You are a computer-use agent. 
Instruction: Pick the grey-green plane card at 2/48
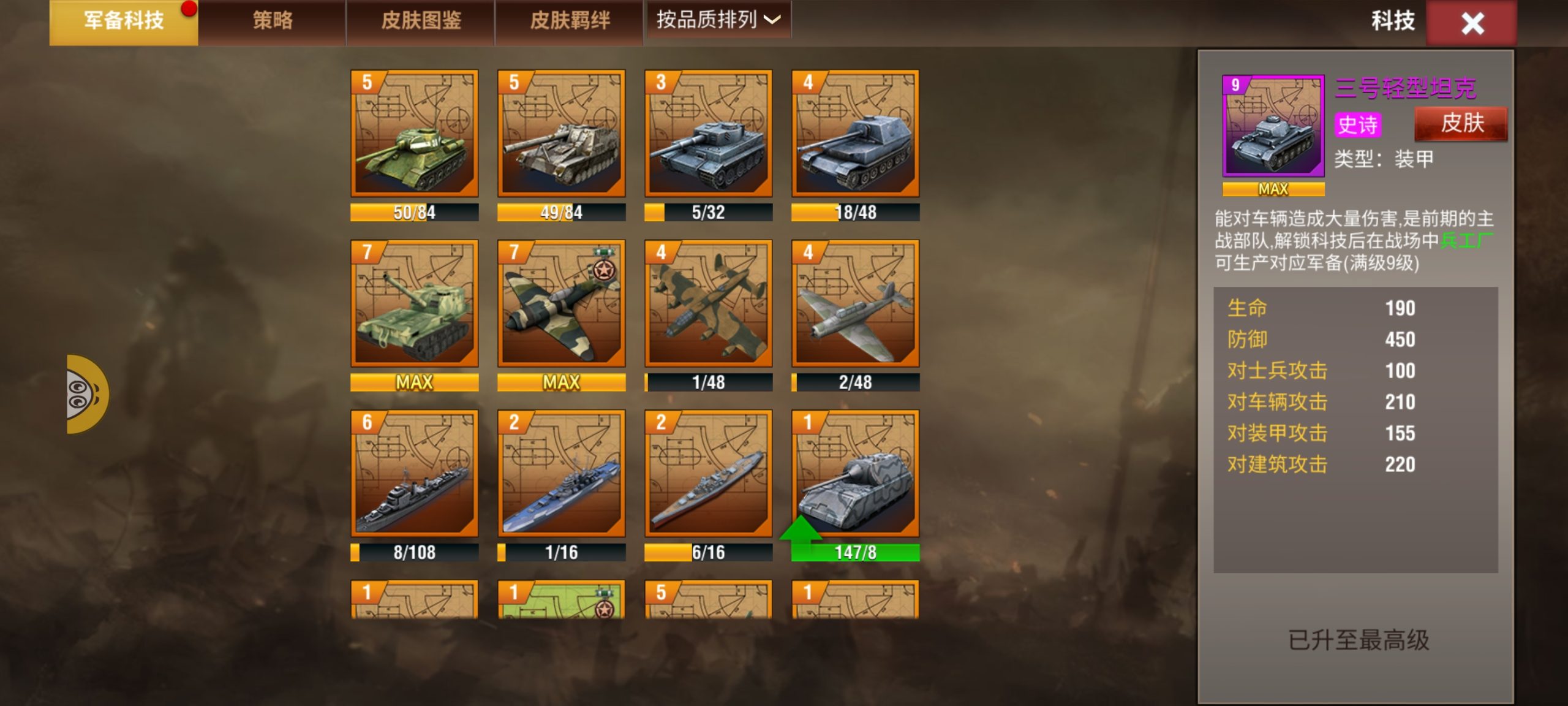(856, 304)
